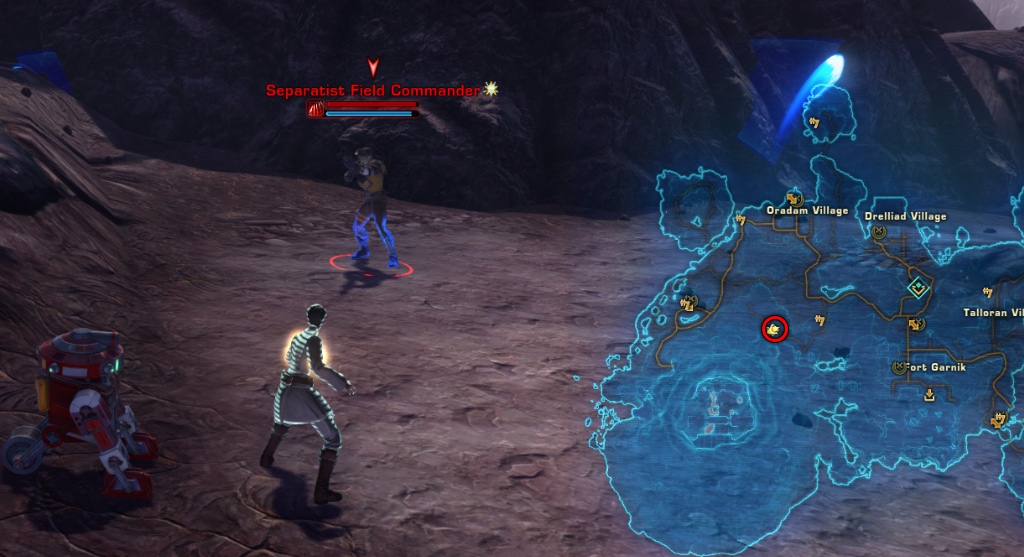Screen dimensions: 1024x557
Task: Select the Oradam Village map label
Action: (806, 211)
